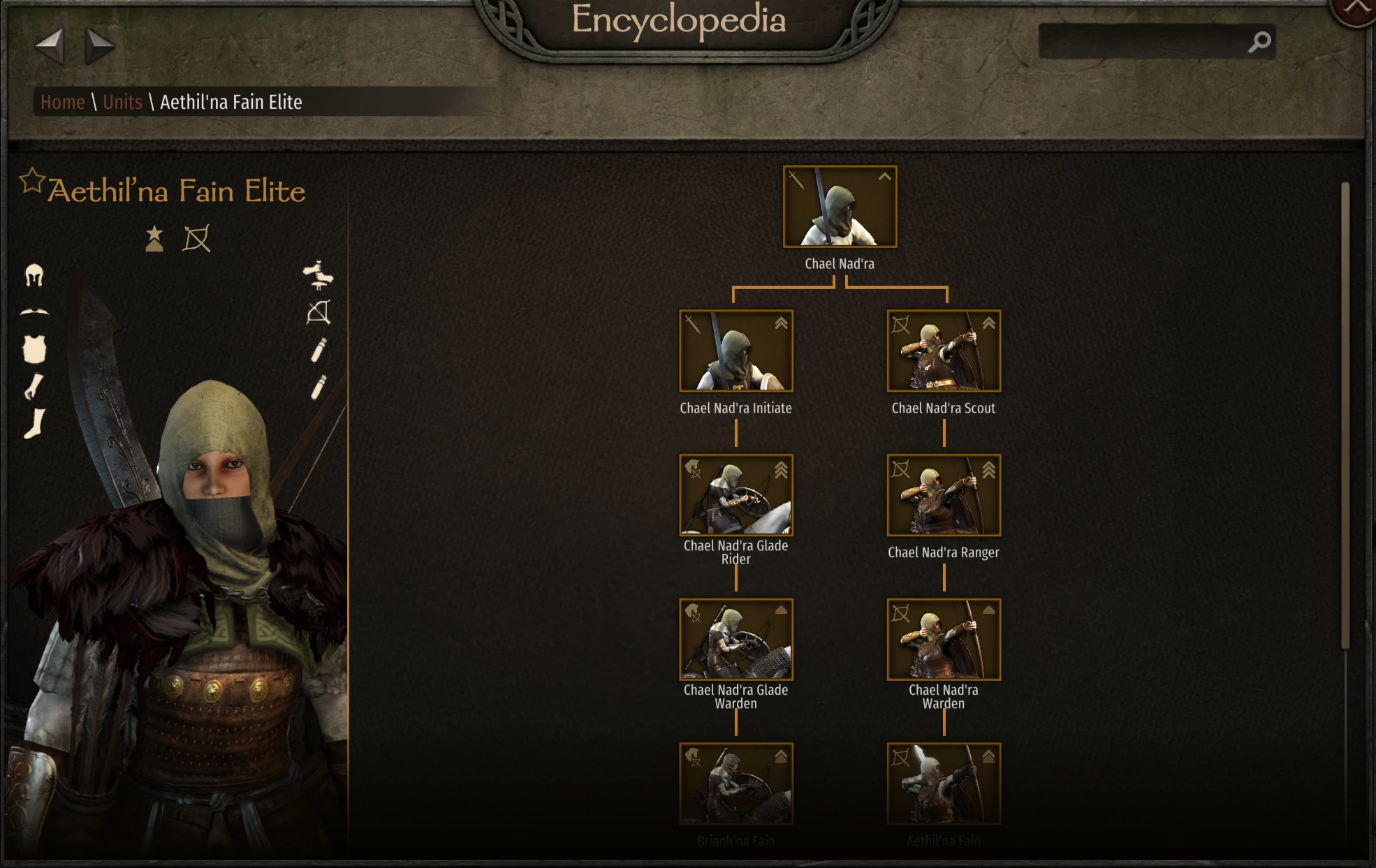Image resolution: width=1376 pixels, height=868 pixels.
Task: Open the Home breadcrumb link
Action: pyautogui.click(x=62, y=102)
